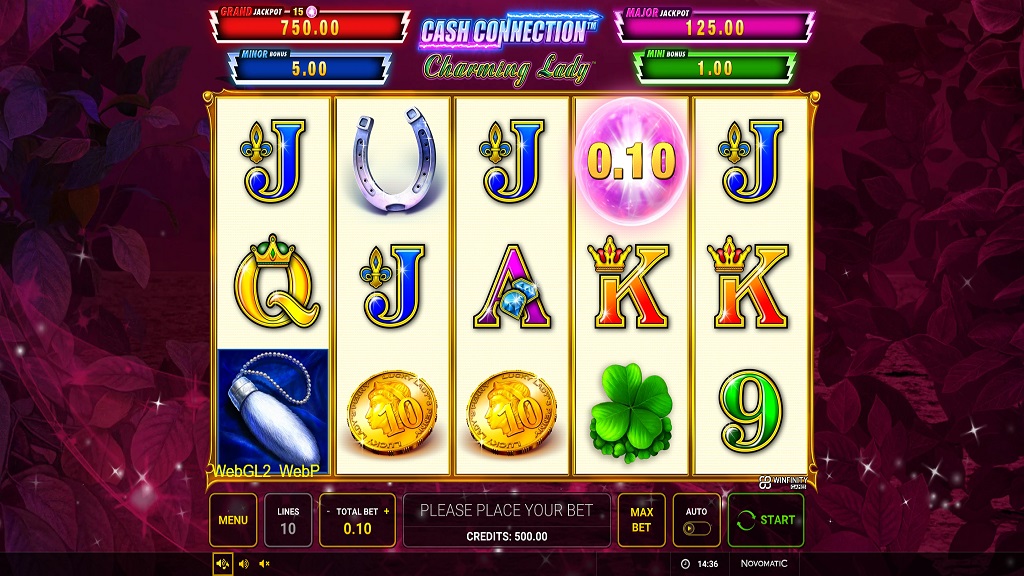This screenshot has height=576, width=1024.
Task: Mute sound with the crossed speaker icon
Action: click(264, 564)
